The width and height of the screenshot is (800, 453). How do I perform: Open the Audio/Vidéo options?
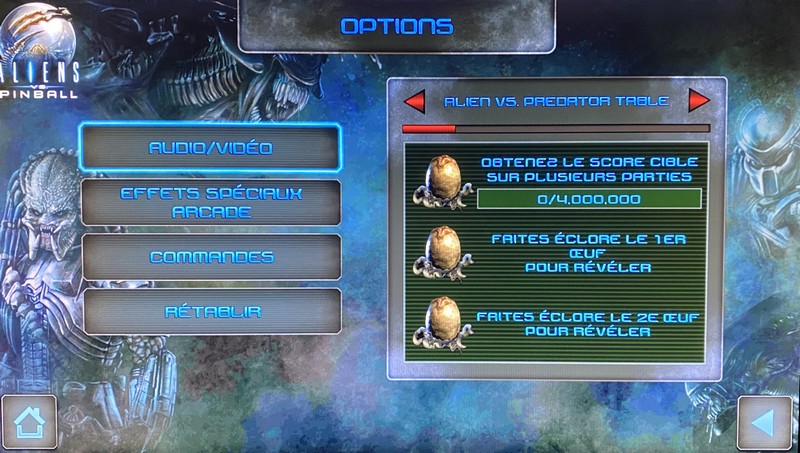pyautogui.click(x=210, y=148)
